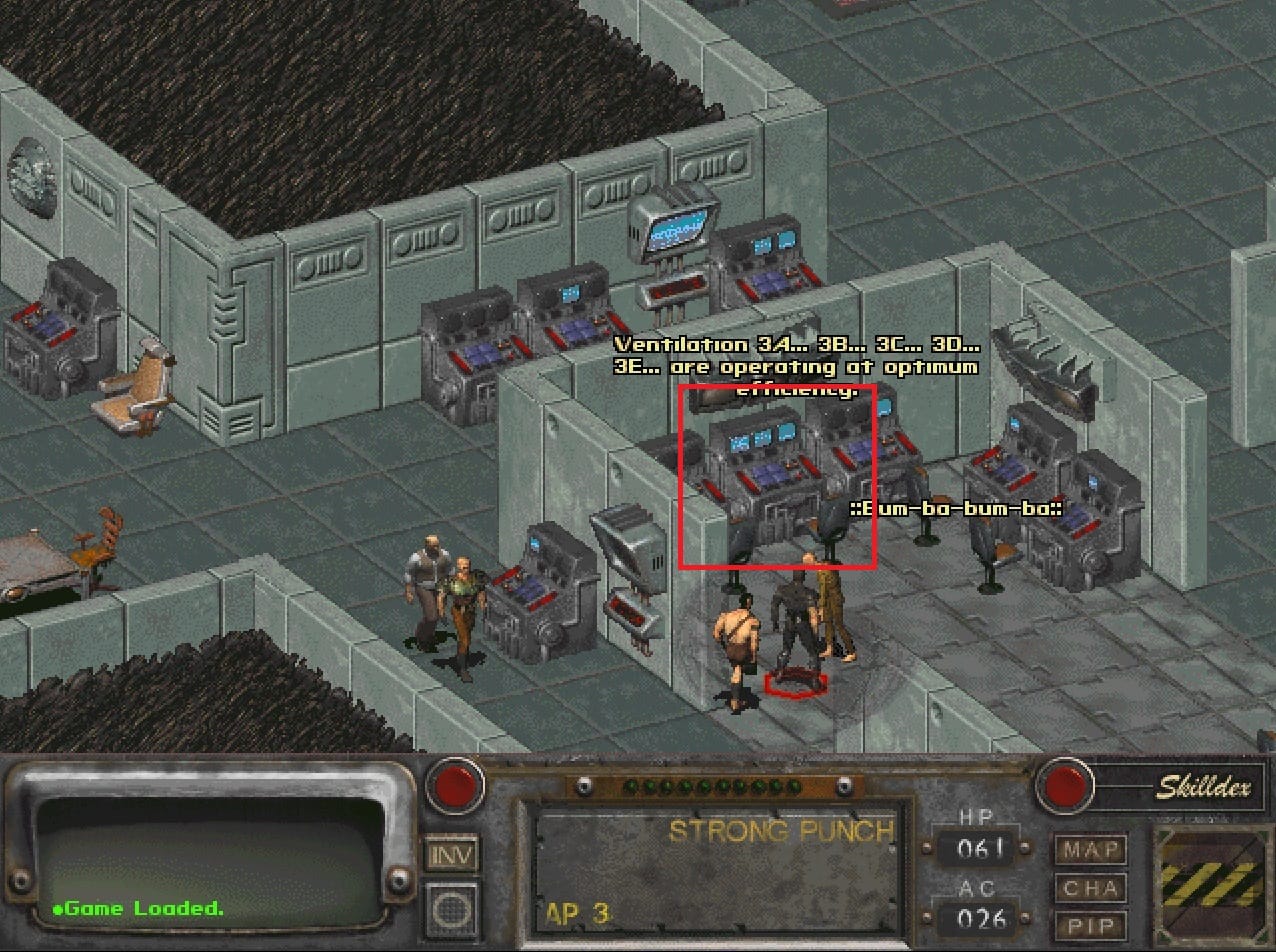Show the CHA character sheet
The width and height of the screenshot is (1276, 952).
(1090, 889)
